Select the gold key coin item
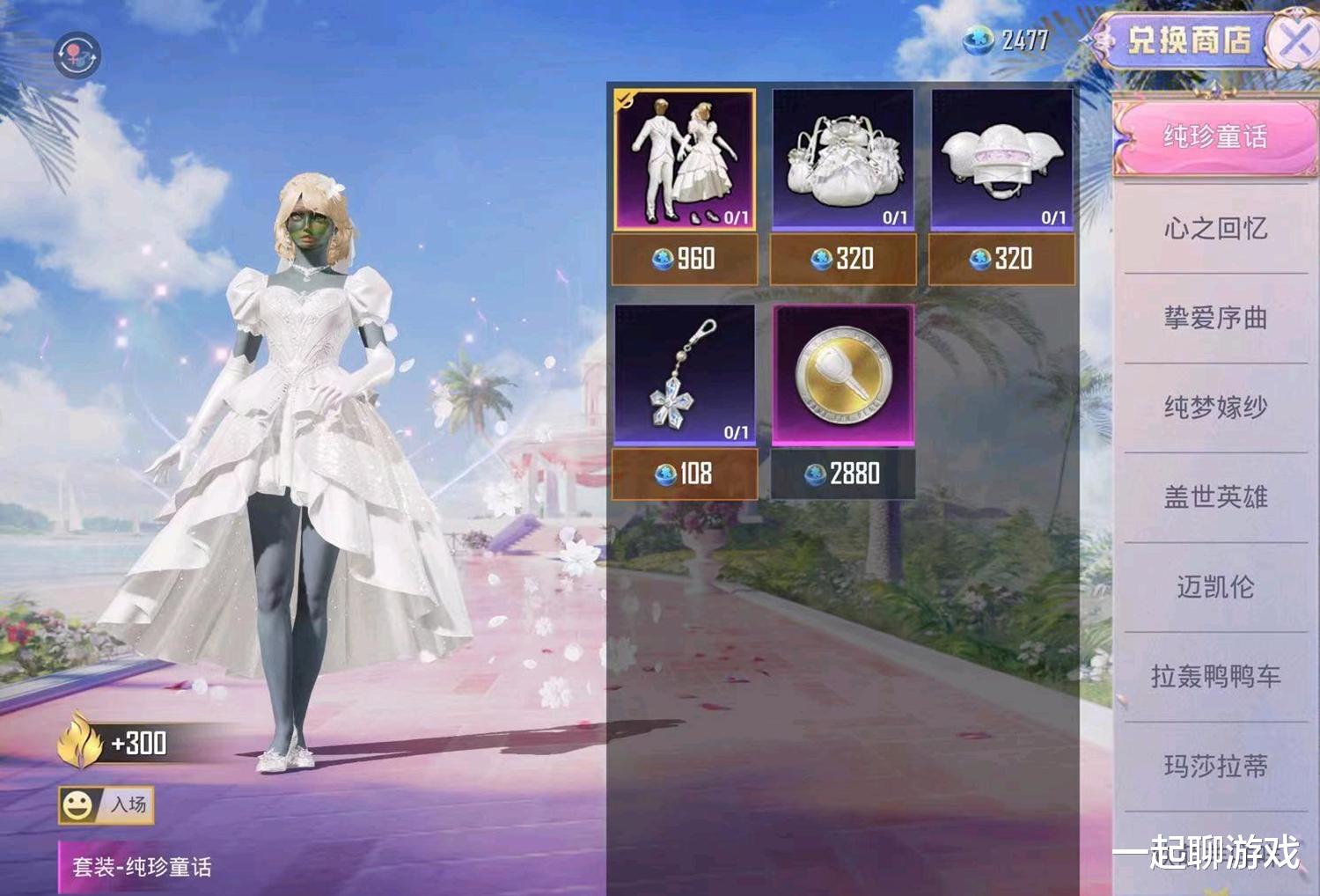 pos(843,375)
